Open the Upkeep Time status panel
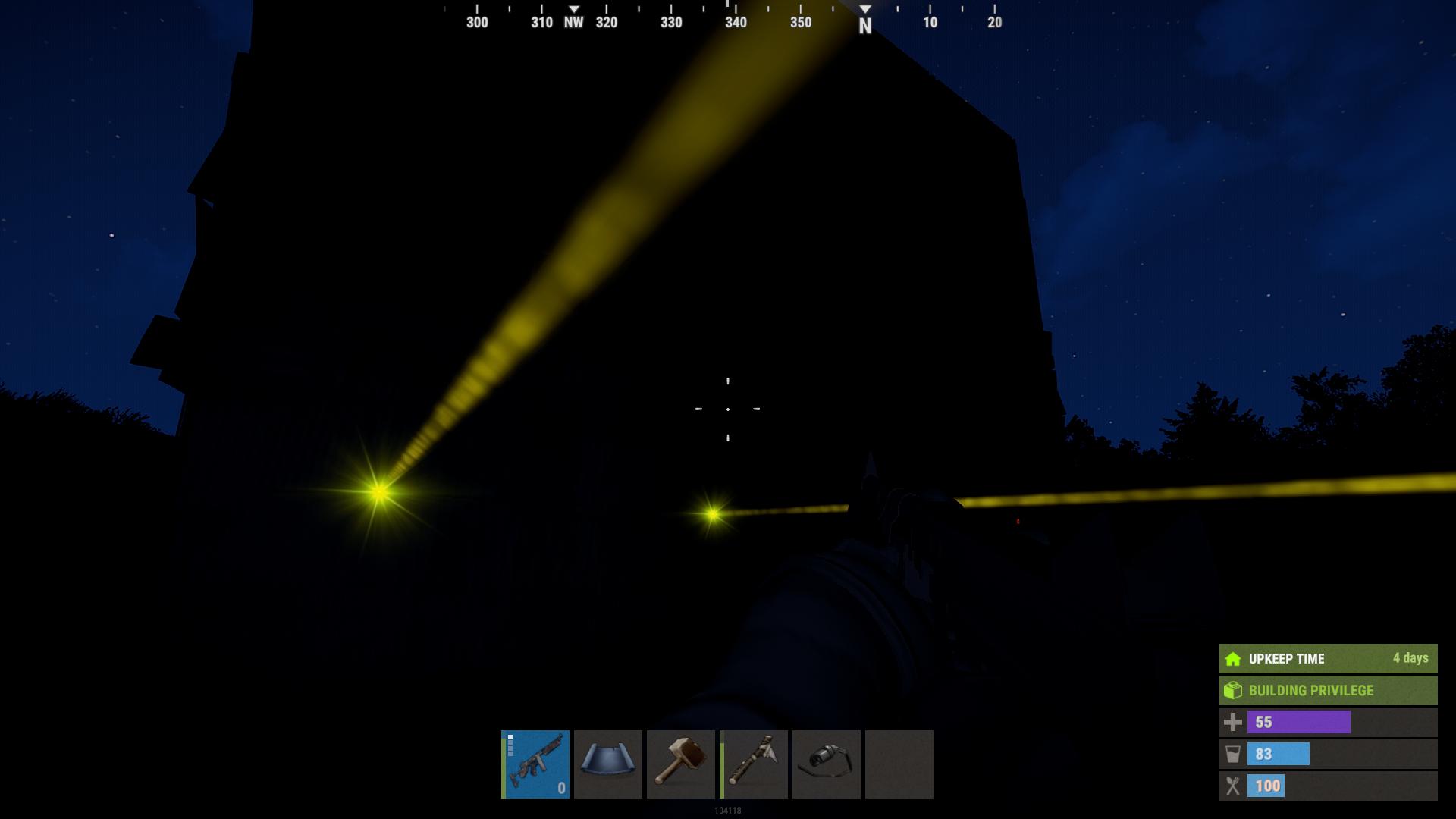This screenshot has width=1456, height=819. point(1328,658)
